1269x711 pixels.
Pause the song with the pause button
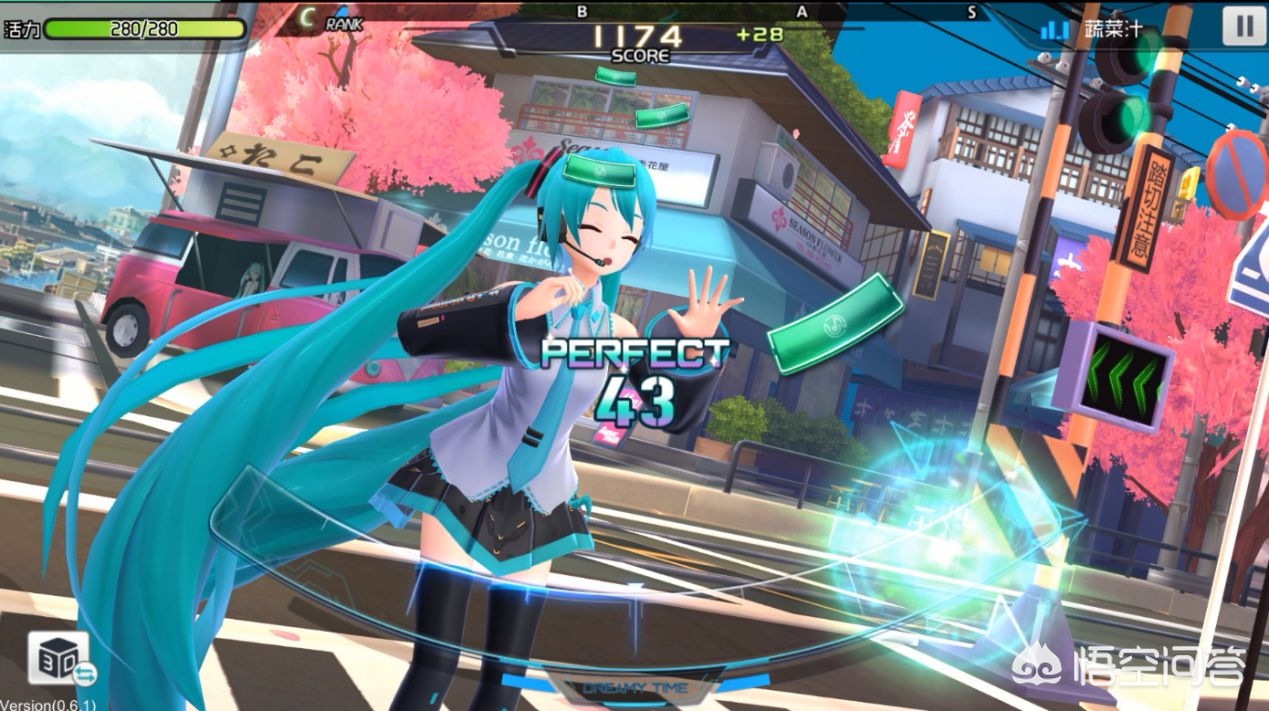coord(1243,26)
